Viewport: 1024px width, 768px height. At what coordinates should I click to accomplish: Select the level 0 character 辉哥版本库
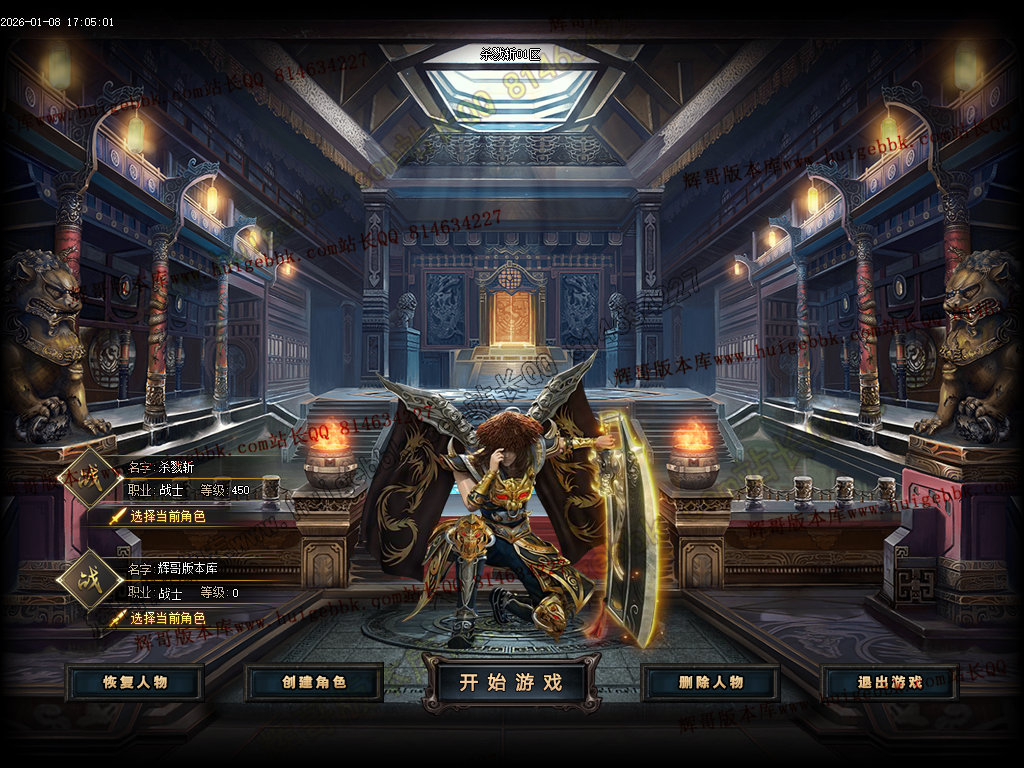167,618
